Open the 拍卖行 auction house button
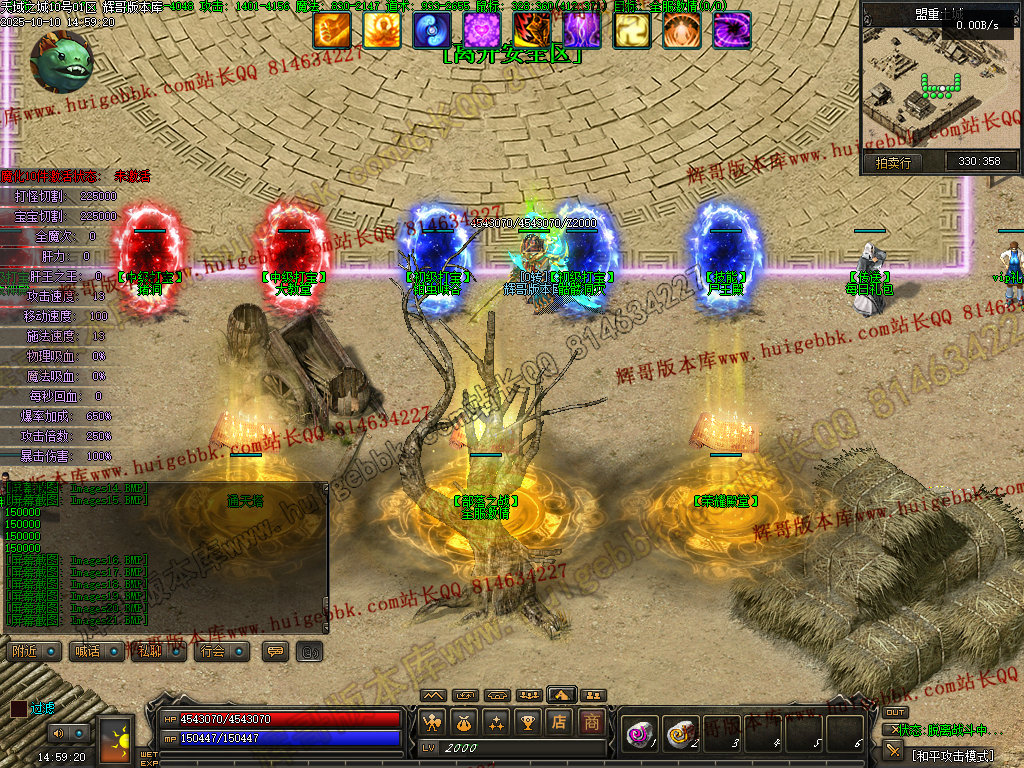This screenshot has height=768, width=1024. point(893,162)
